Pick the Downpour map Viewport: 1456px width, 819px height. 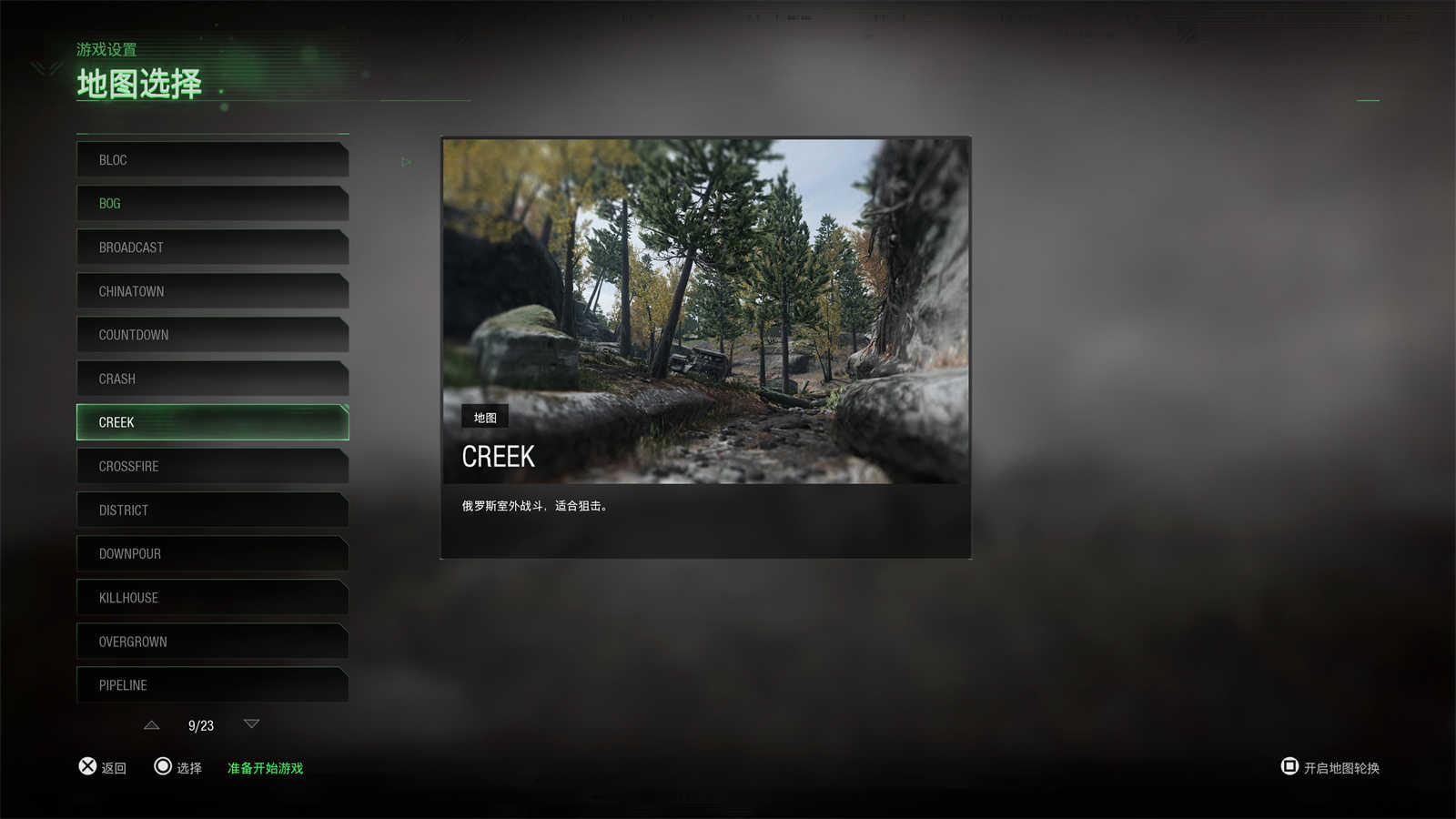[x=212, y=553]
